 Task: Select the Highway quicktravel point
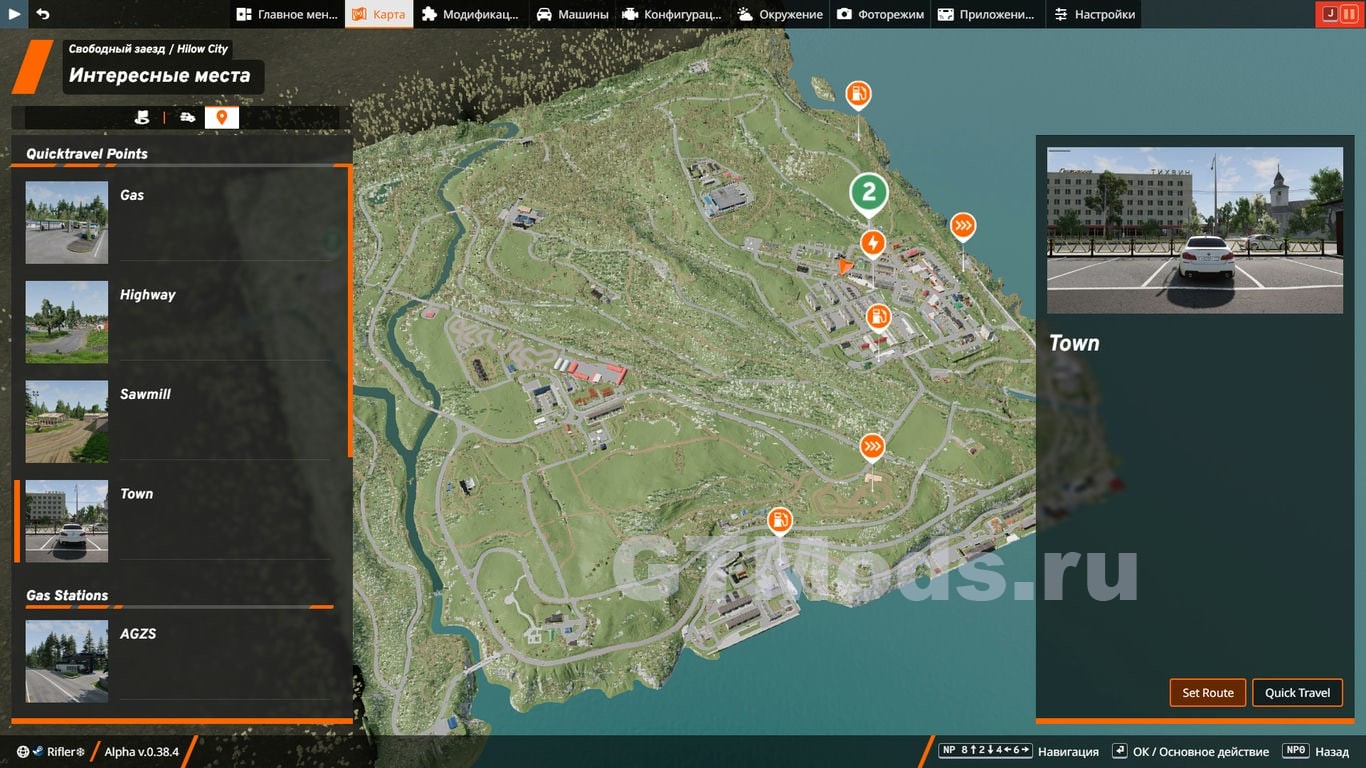pos(178,322)
